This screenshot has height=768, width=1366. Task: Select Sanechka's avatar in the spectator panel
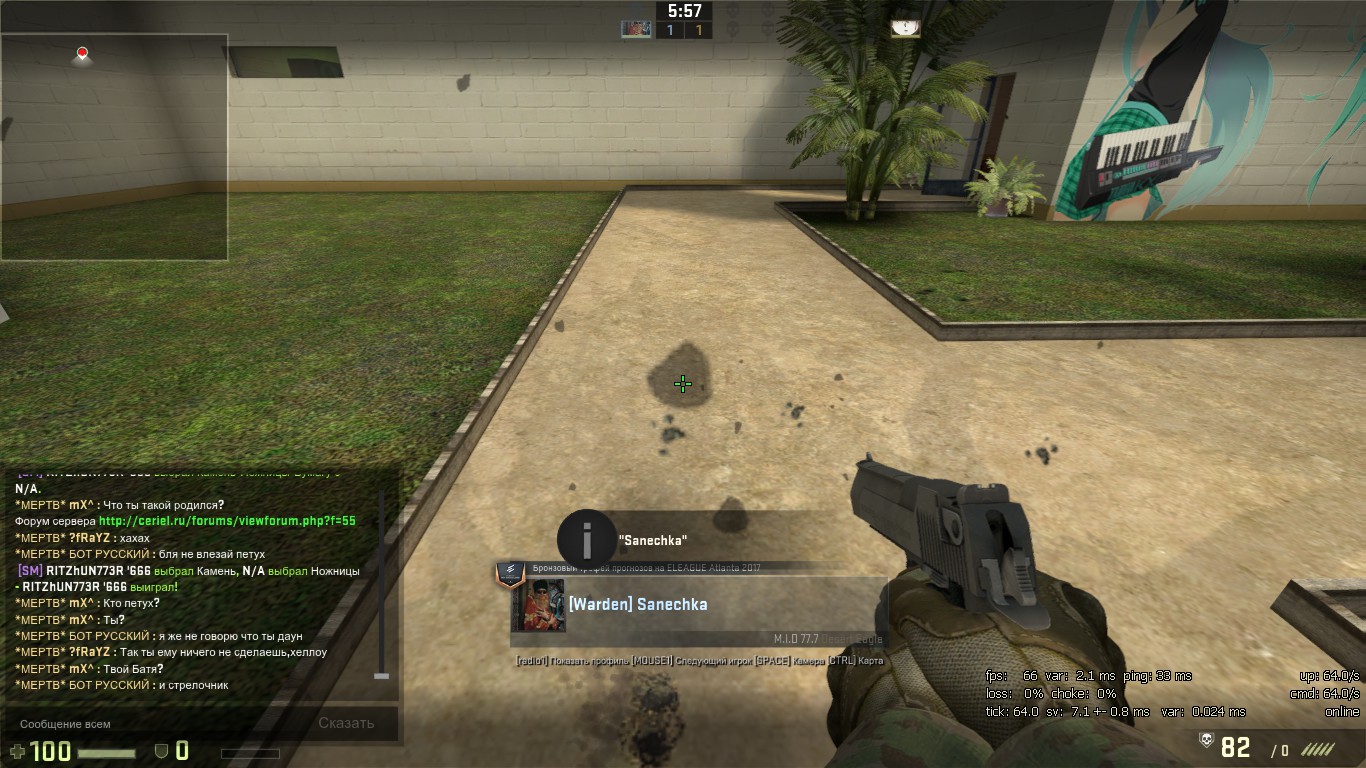click(539, 605)
